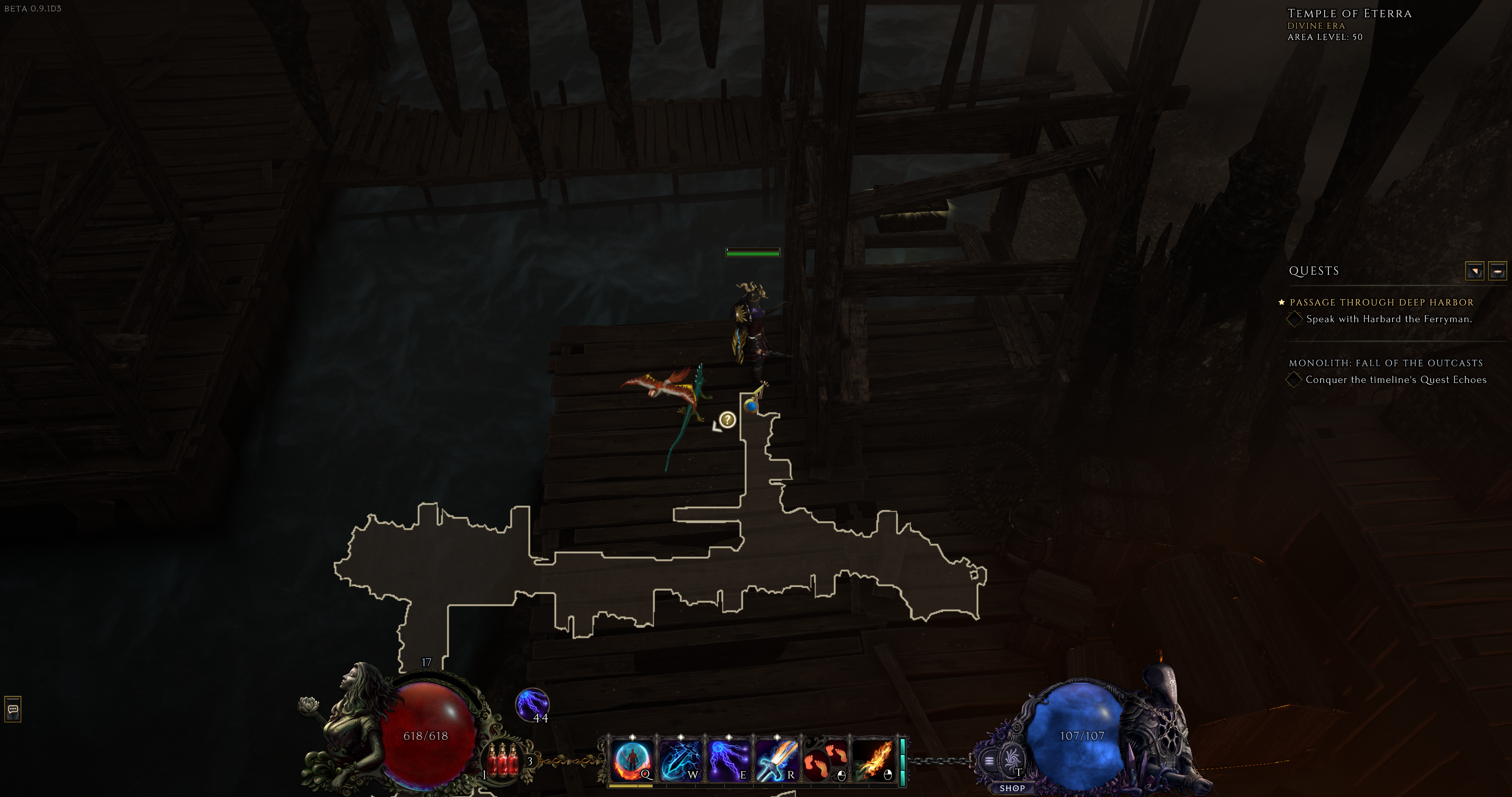The image size is (1512, 797).
Task: Select the Monolith: Fall of the Outcasts quest
Action: pos(1385,363)
